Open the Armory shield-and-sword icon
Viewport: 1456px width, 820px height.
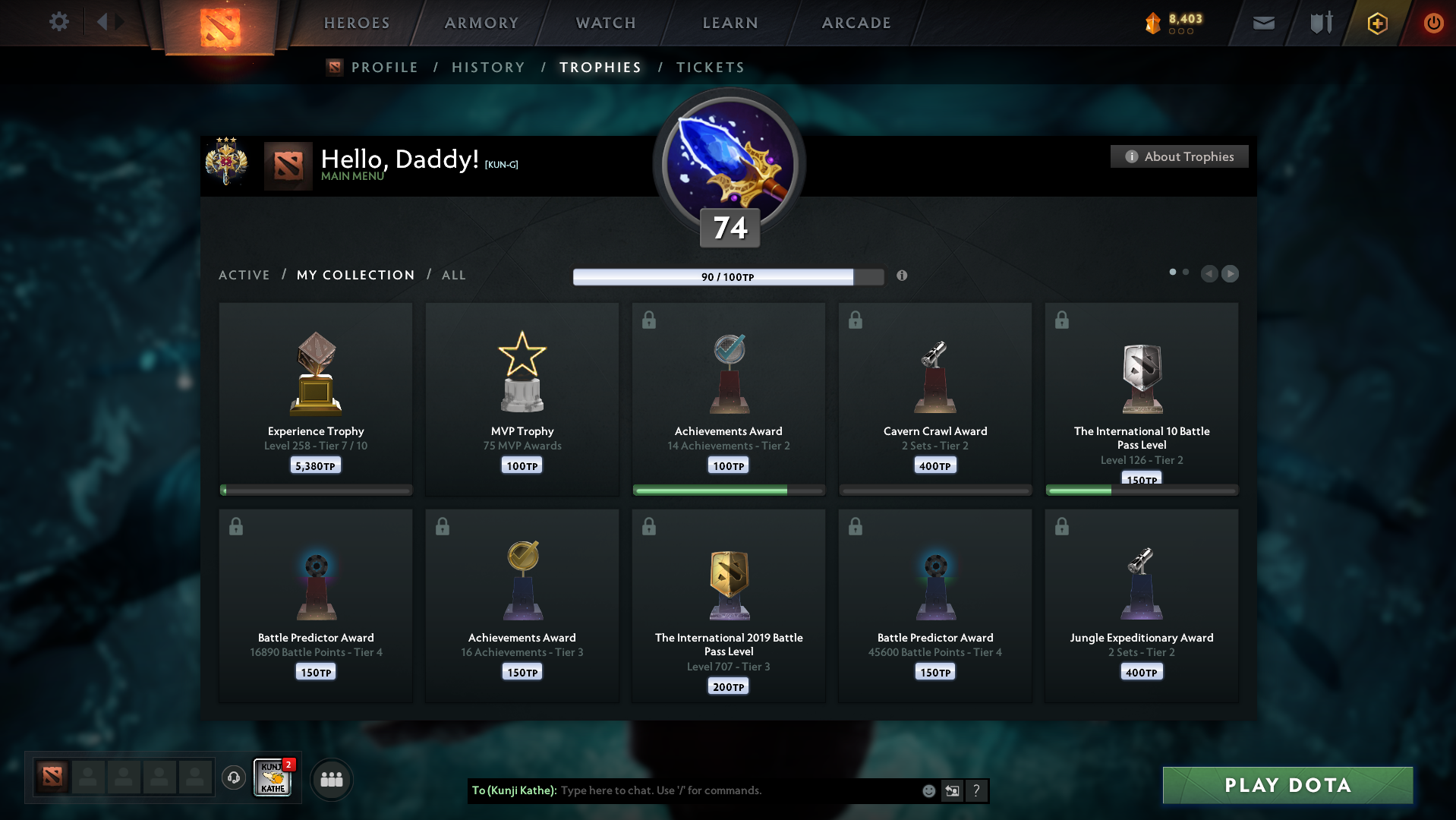(x=1319, y=23)
